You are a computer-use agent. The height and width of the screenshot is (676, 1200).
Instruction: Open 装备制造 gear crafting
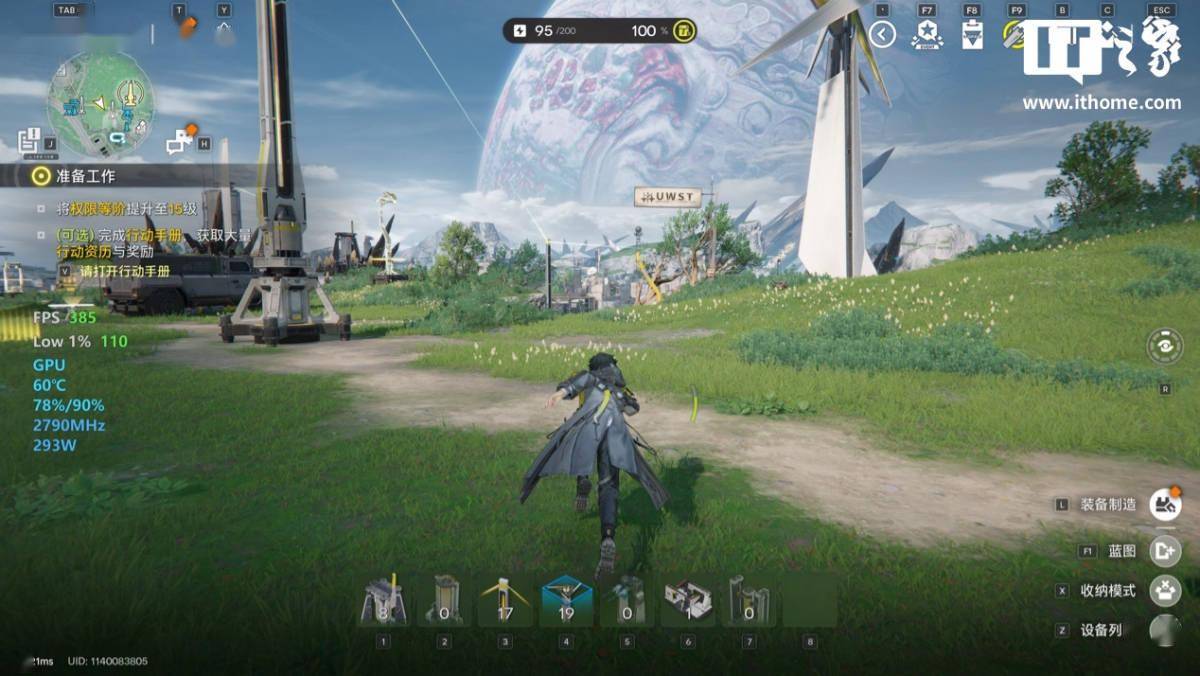point(1164,505)
